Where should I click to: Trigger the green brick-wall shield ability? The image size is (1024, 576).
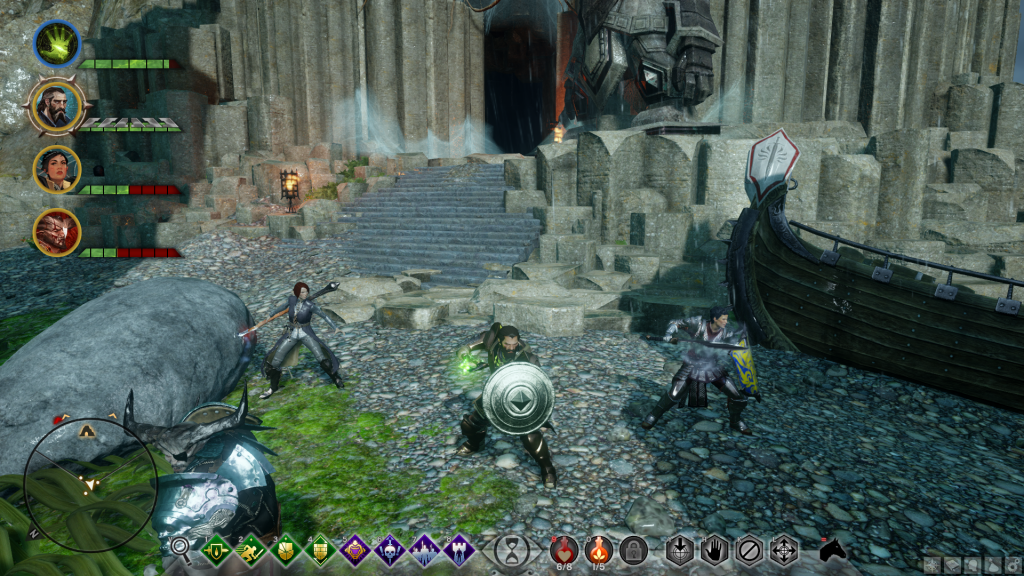(x=321, y=548)
